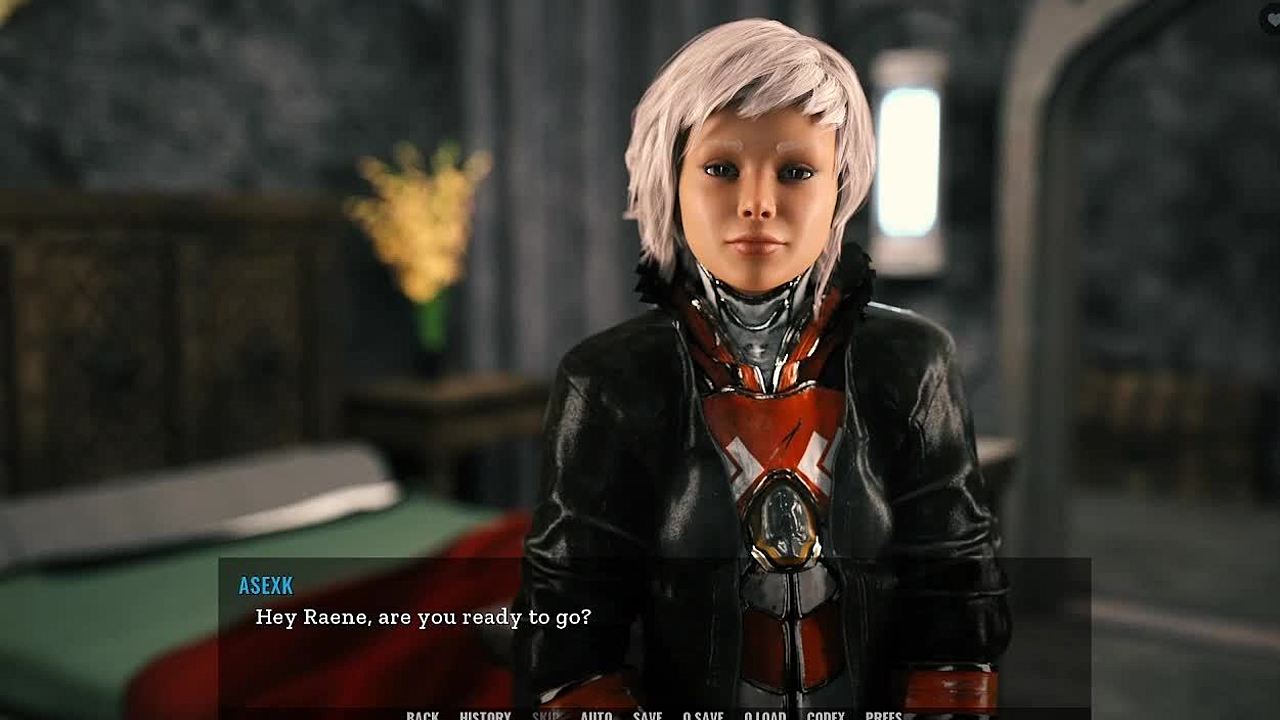
Task: Quick load with the Q.Load button
Action: pos(765,715)
